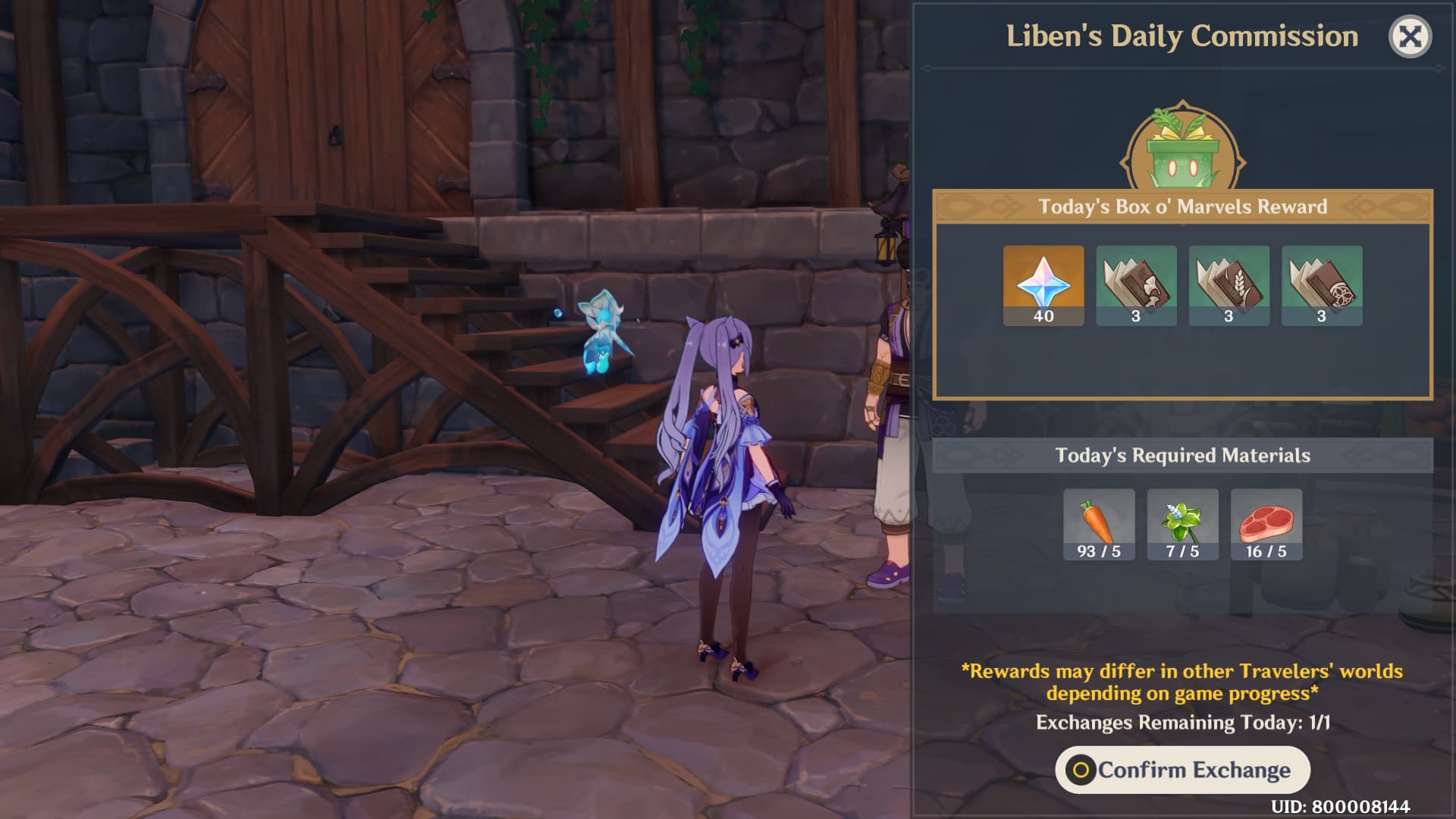The height and width of the screenshot is (819, 1456).
Task: View the raw meat required material
Action: [x=1266, y=524]
